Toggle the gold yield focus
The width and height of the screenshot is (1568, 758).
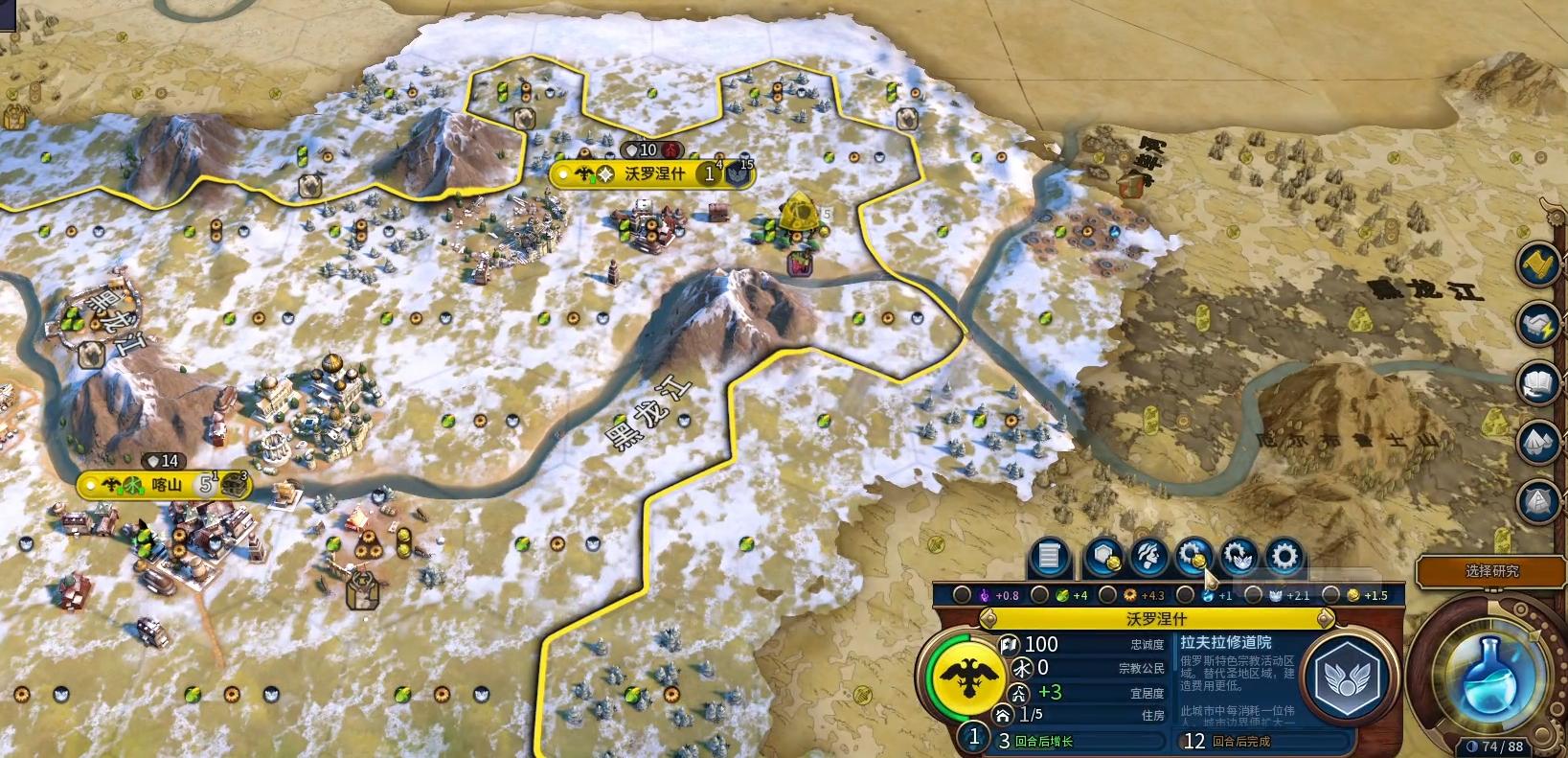pyautogui.click(x=1329, y=595)
